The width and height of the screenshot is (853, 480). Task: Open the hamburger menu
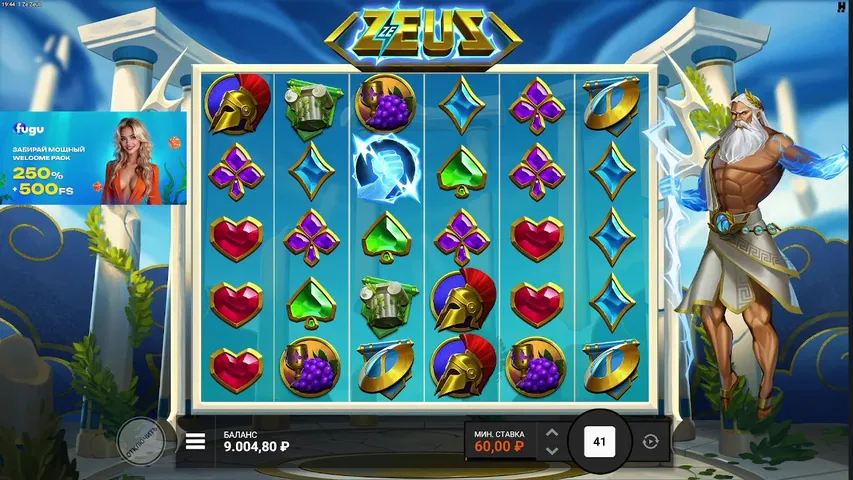[196, 441]
